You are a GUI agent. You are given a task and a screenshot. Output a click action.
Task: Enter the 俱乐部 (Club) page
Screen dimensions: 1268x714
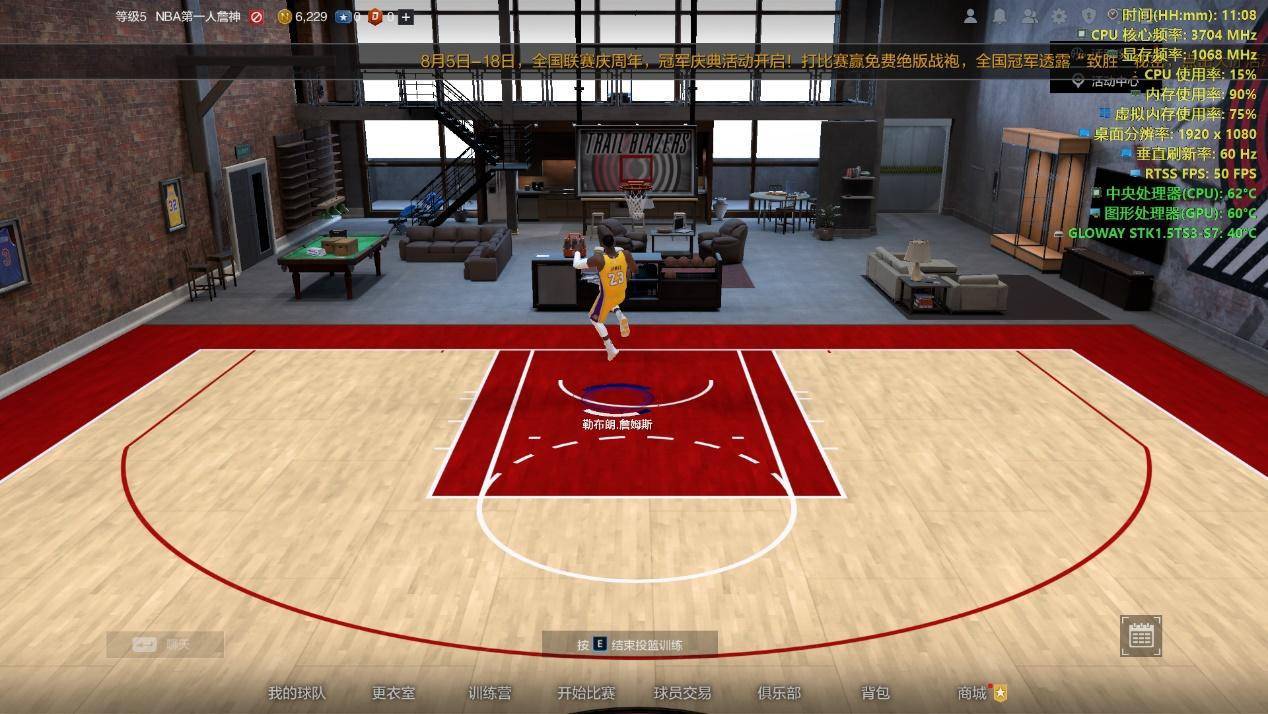click(x=779, y=692)
